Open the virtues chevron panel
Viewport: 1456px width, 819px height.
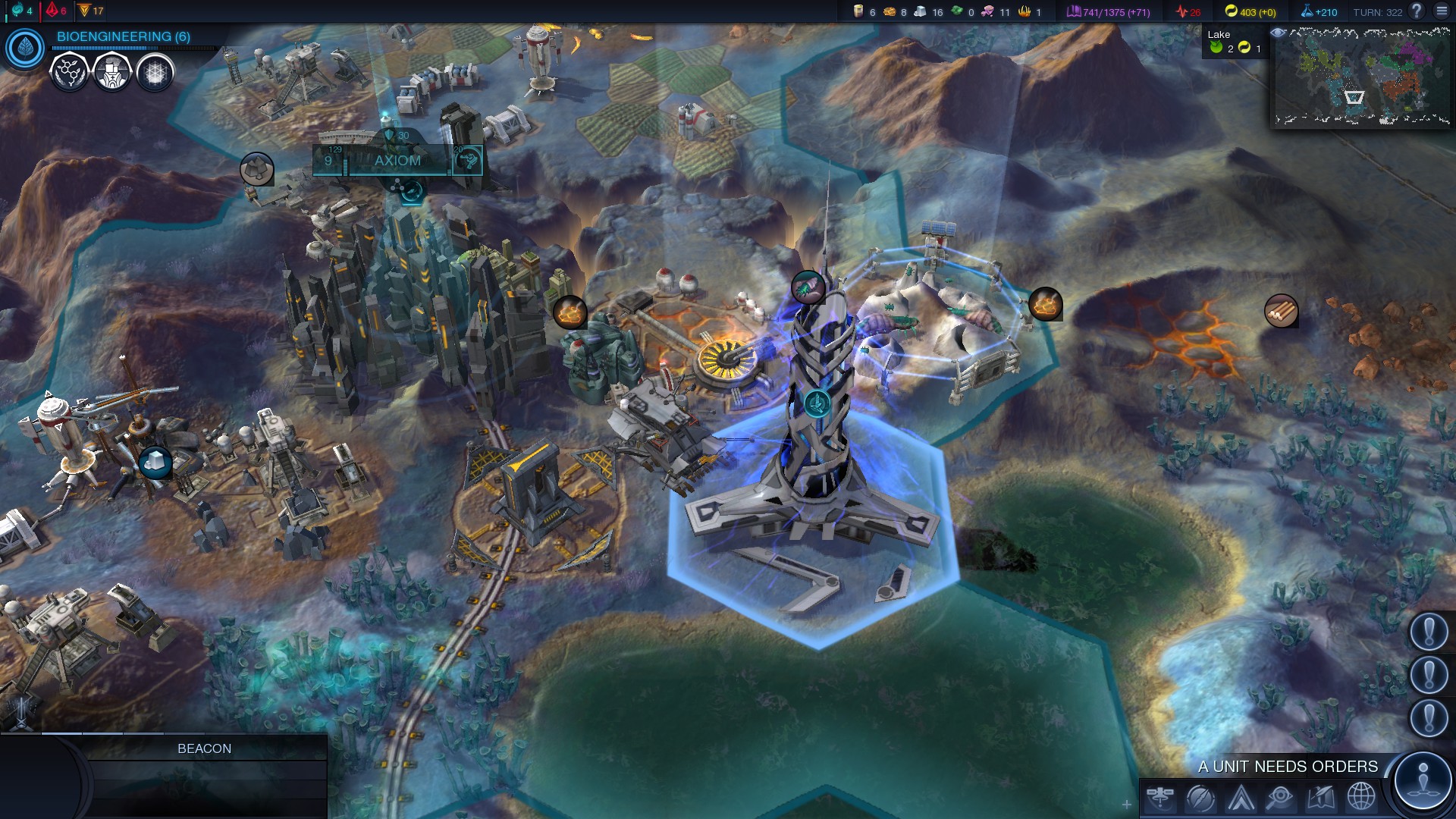(x=1241, y=798)
